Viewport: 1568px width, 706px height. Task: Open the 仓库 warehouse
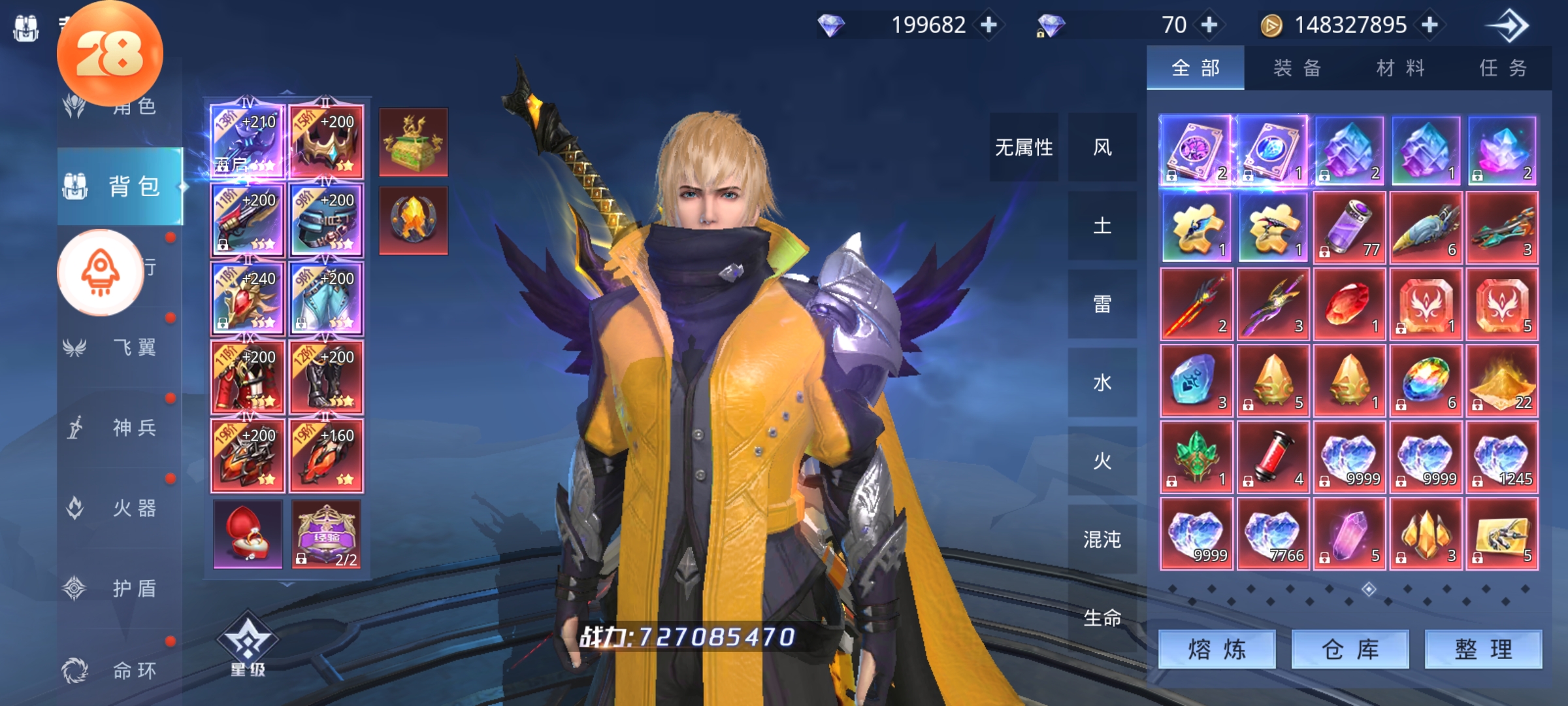pyautogui.click(x=1350, y=649)
